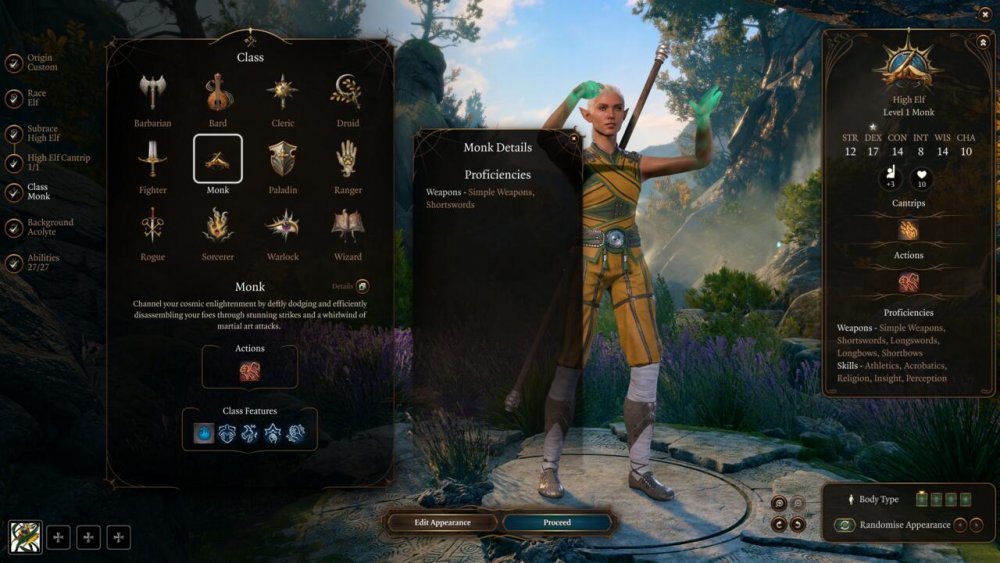Pick the Cleric class

[282, 93]
